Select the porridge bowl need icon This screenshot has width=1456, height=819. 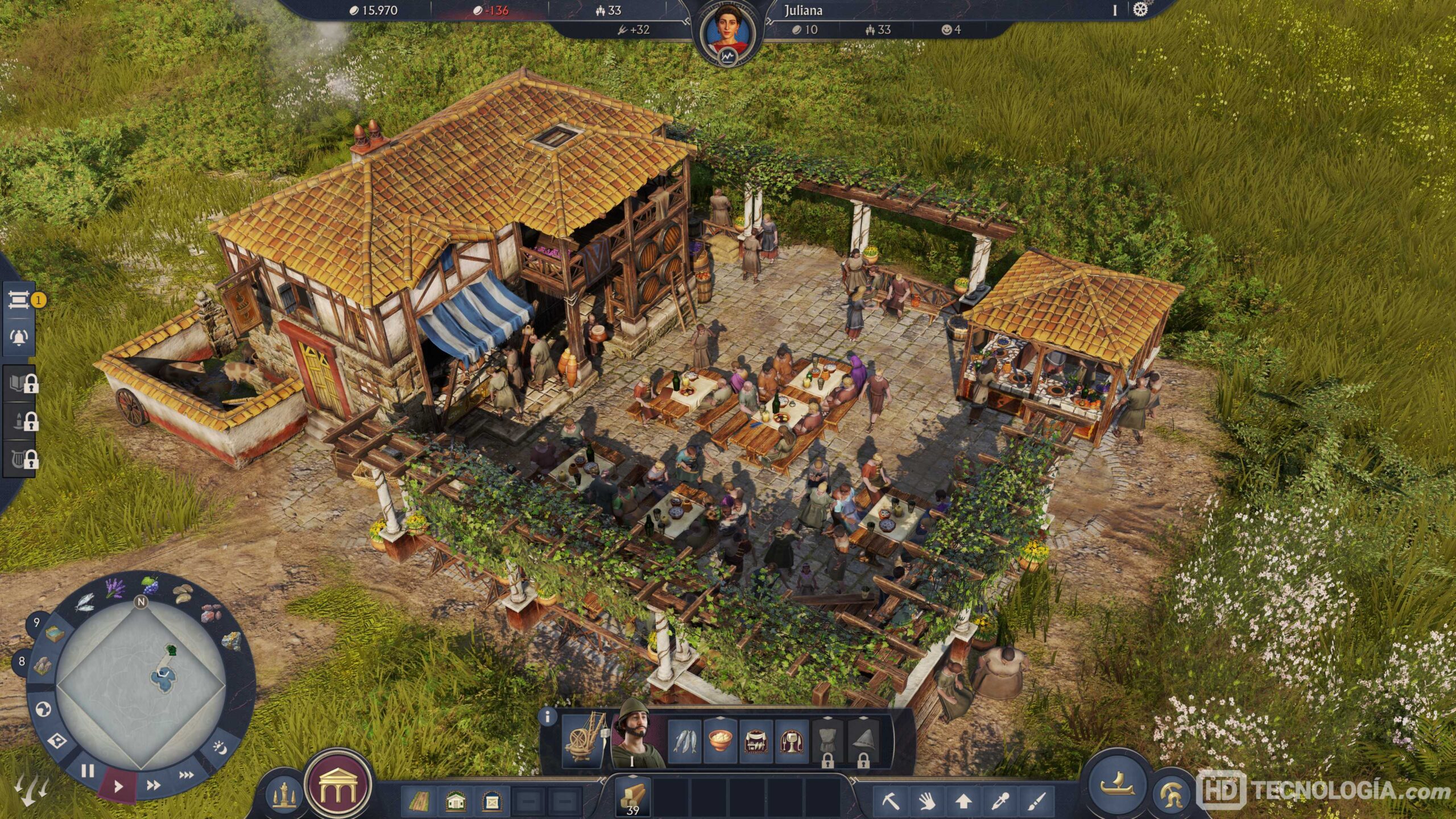(720, 741)
